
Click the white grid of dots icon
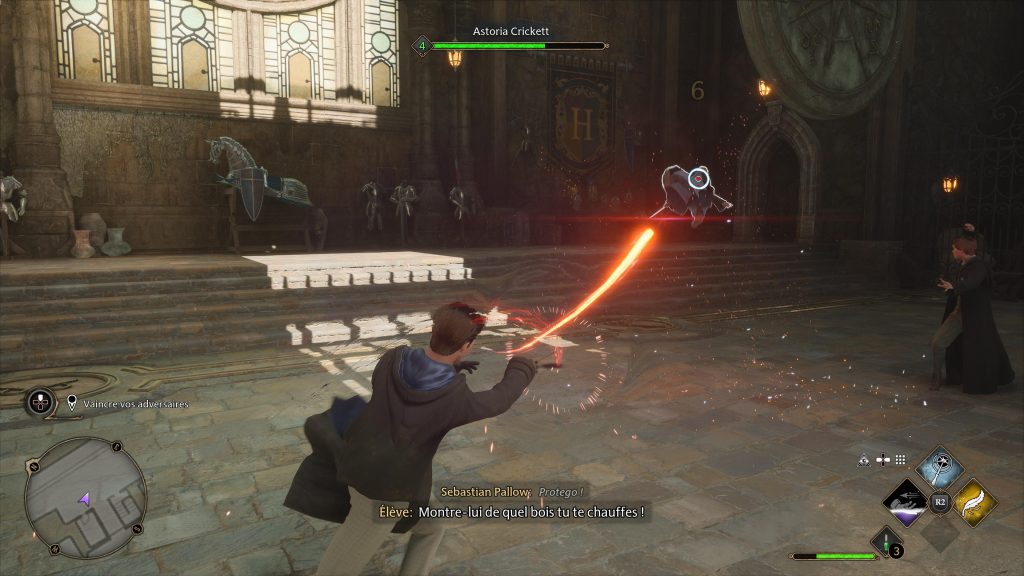900,460
